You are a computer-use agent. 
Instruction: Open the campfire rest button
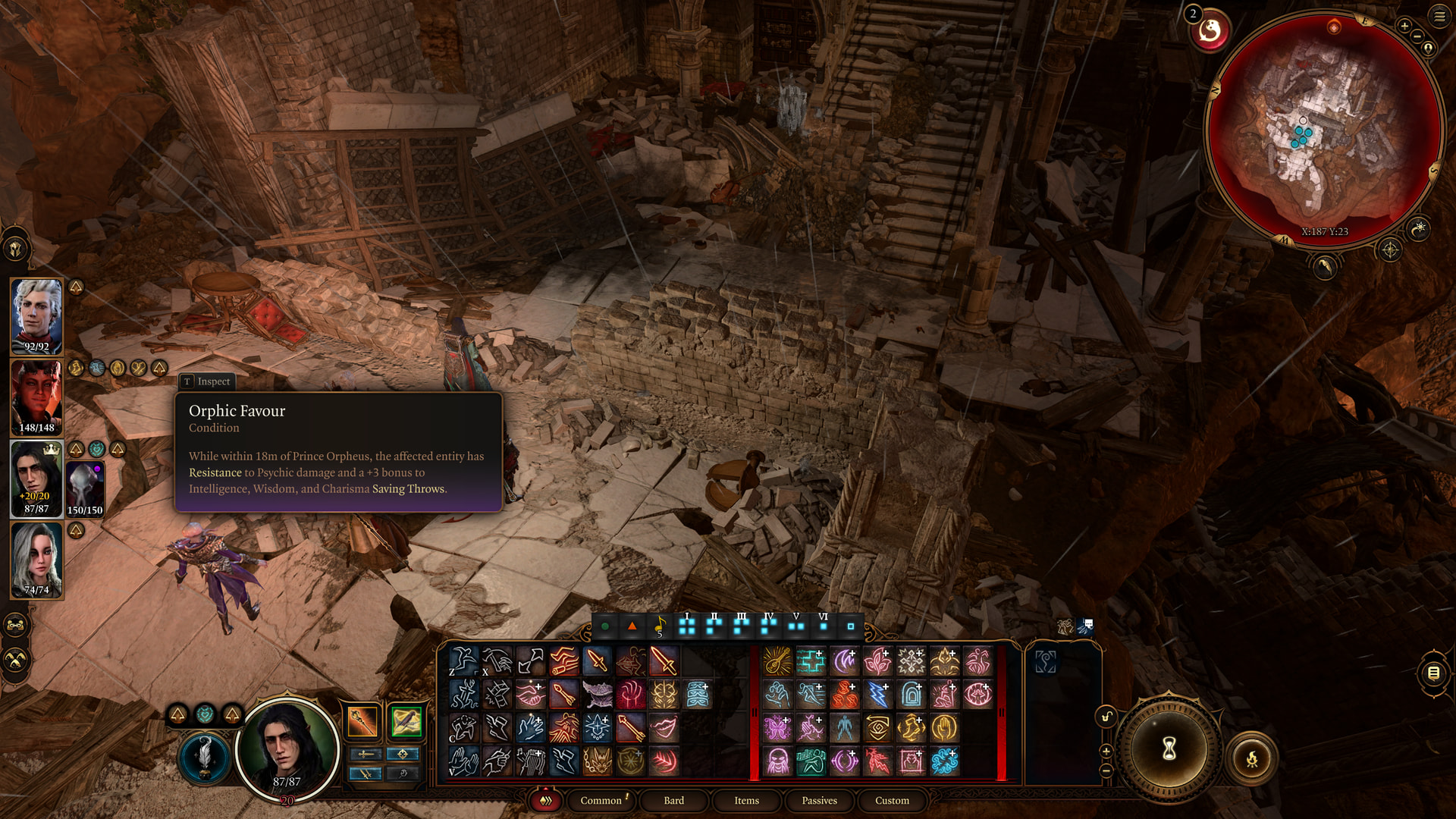1251,758
